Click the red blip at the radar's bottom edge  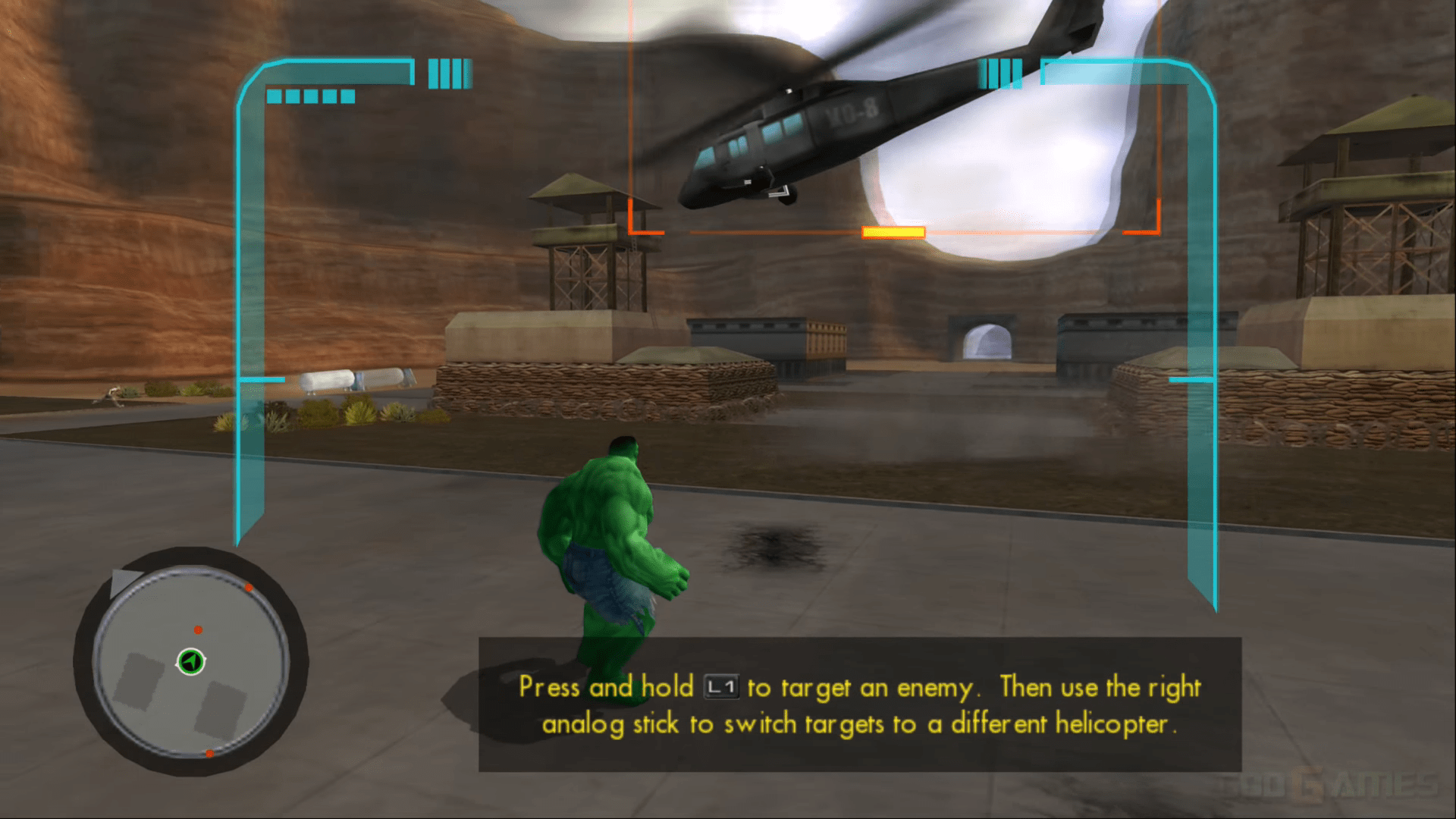point(210,753)
